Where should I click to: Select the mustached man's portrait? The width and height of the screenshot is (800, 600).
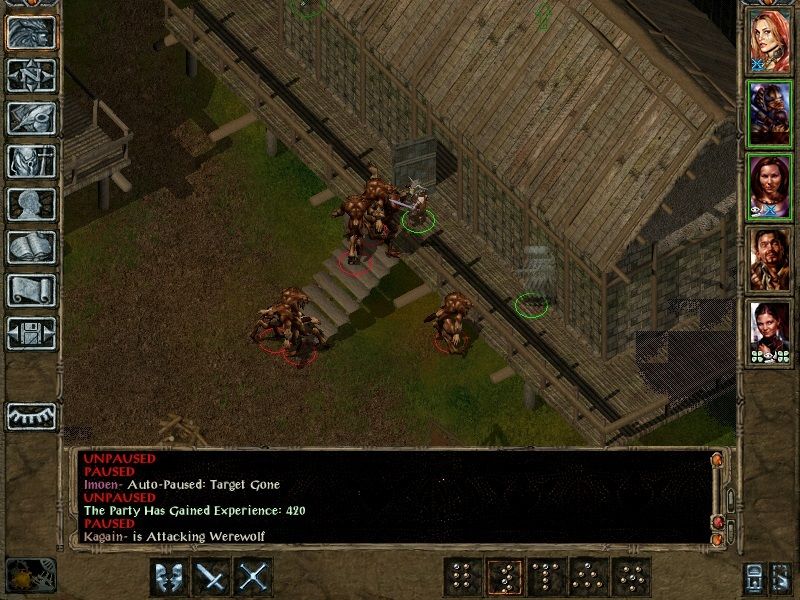[x=770, y=259]
